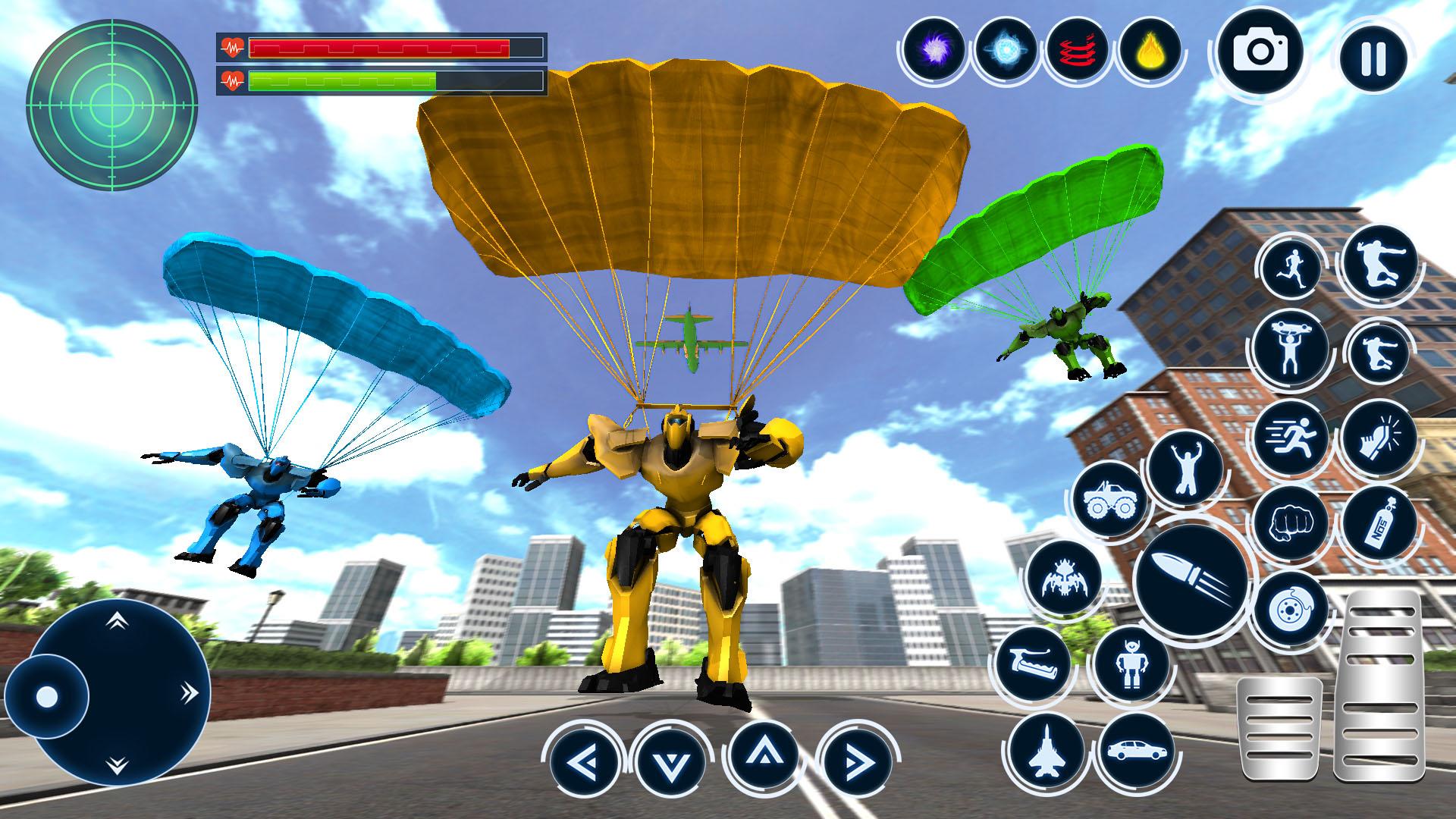Switch to car mode

pos(1135,749)
